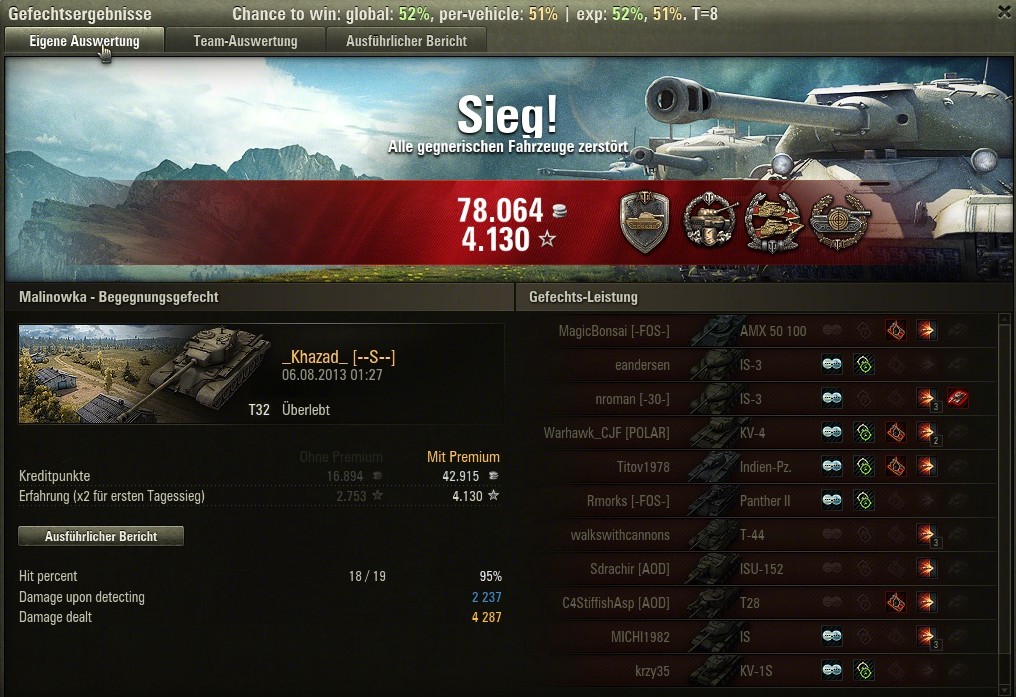Switch to the Eigene Auswertung tab

(84, 41)
